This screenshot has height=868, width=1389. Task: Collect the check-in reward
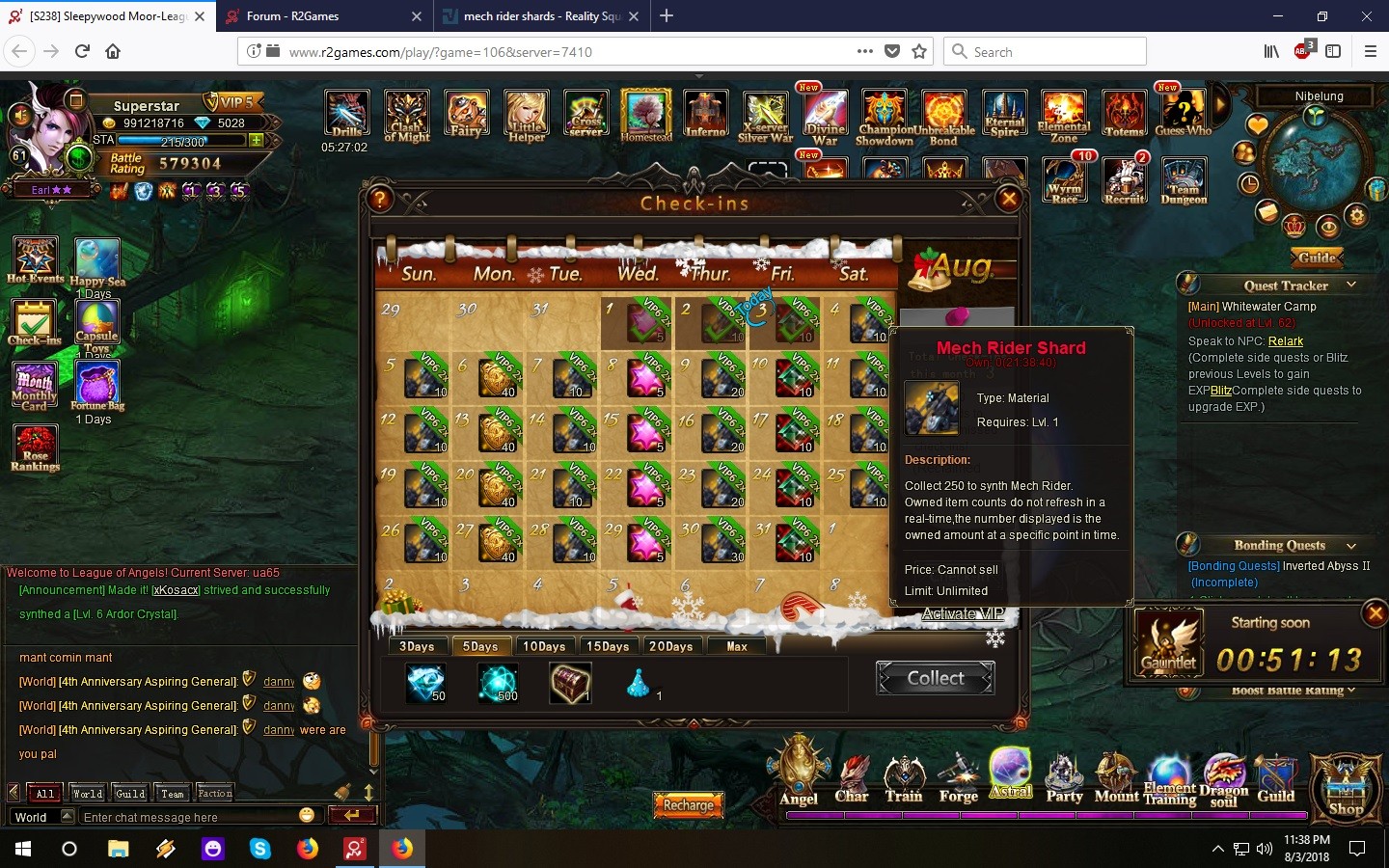click(935, 678)
